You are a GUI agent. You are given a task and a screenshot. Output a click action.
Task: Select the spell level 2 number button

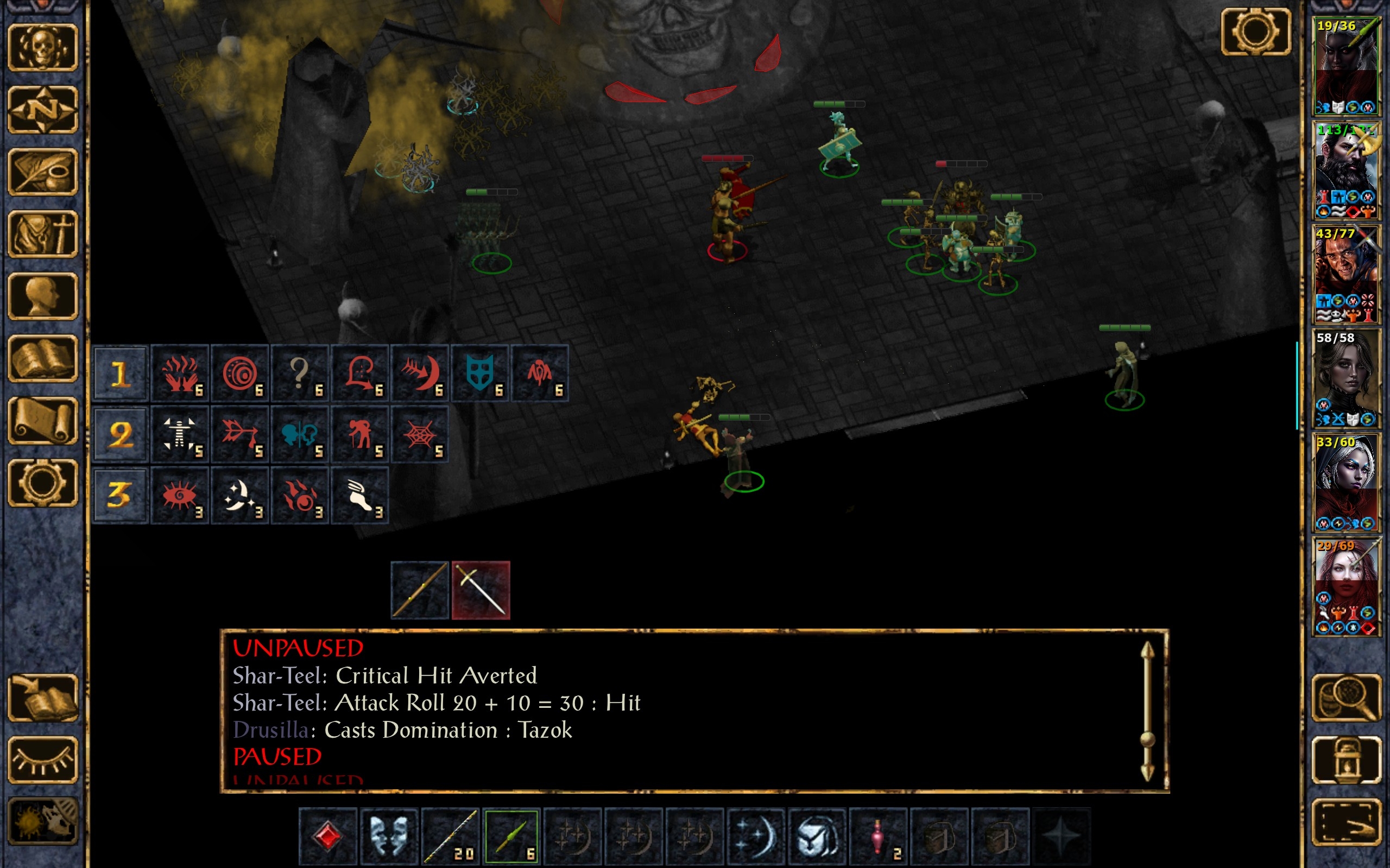[121, 434]
